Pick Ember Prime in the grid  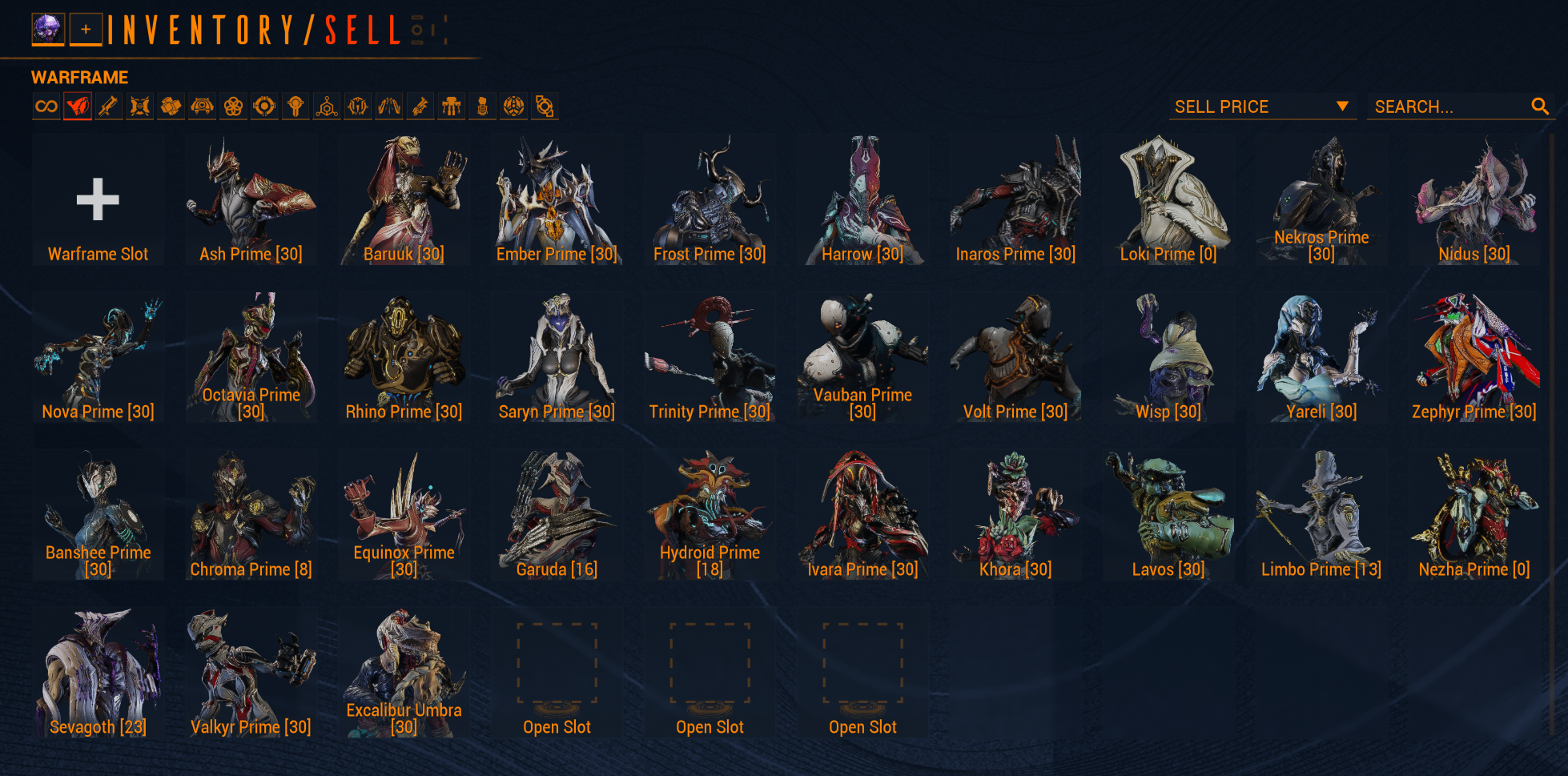coord(557,200)
